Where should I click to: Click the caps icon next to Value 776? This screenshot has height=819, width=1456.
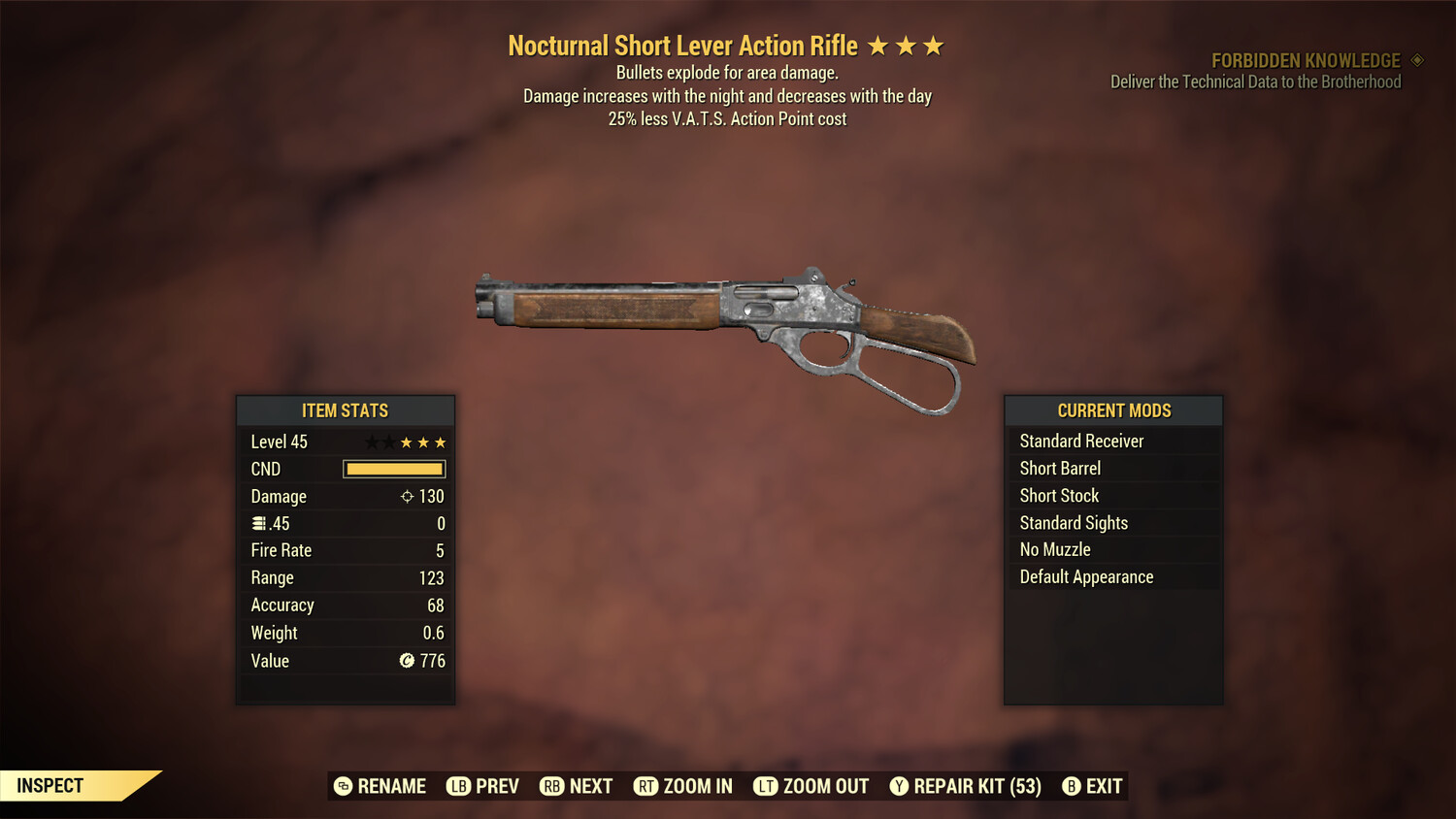[x=409, y=661]
